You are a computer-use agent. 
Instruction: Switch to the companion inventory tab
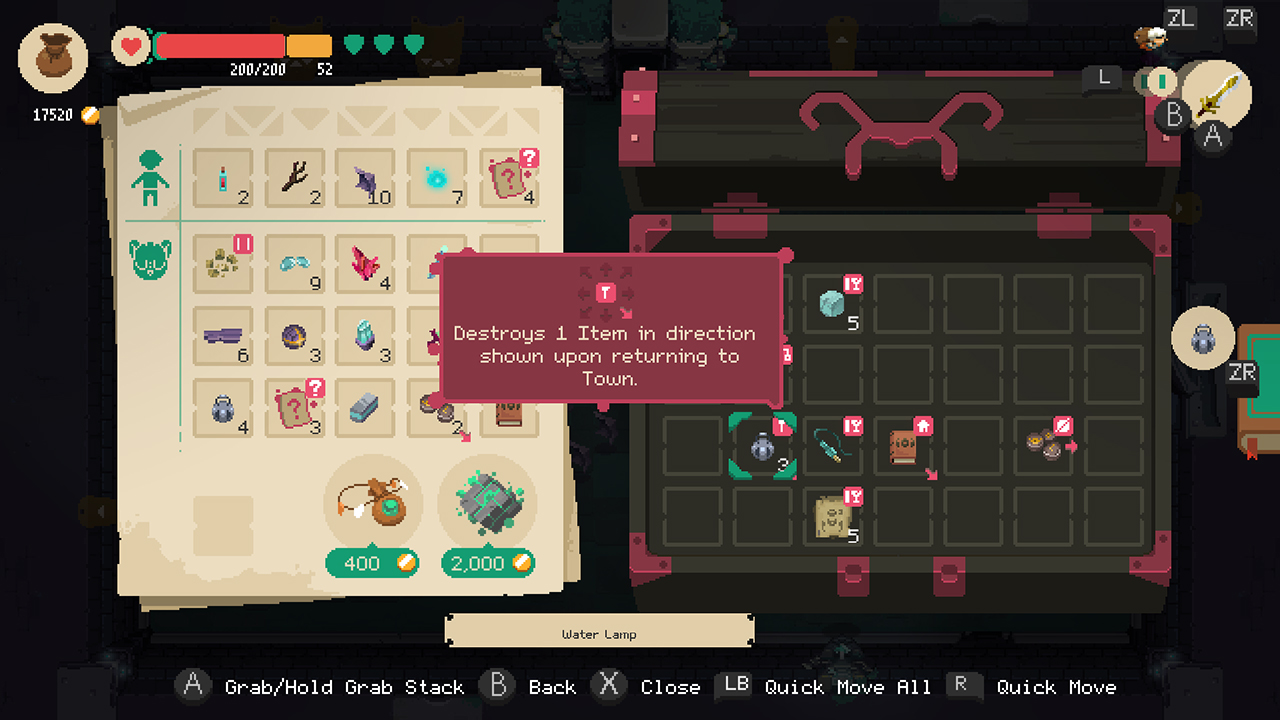click(148, 258)
